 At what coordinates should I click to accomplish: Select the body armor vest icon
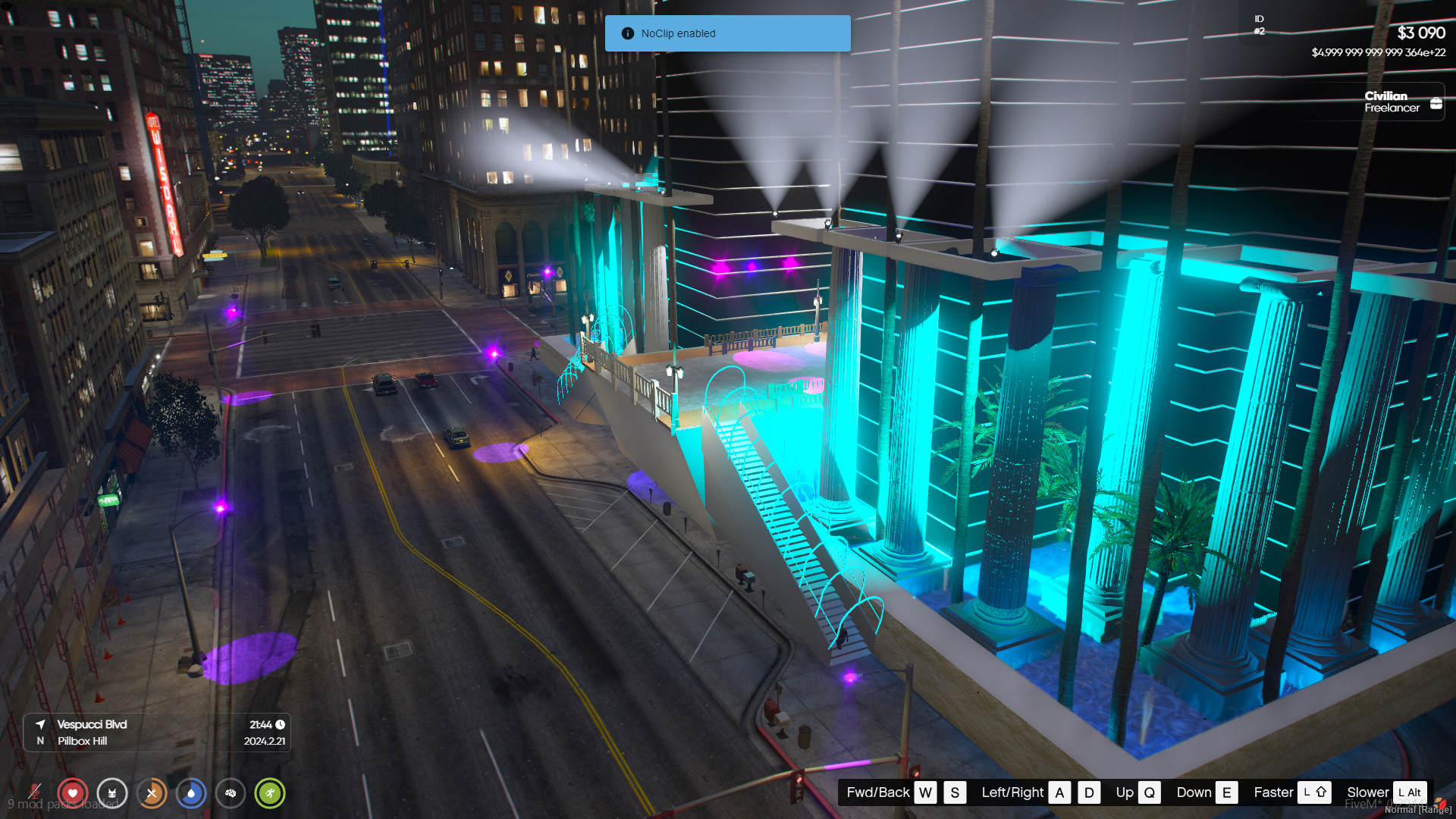(112, 793)
